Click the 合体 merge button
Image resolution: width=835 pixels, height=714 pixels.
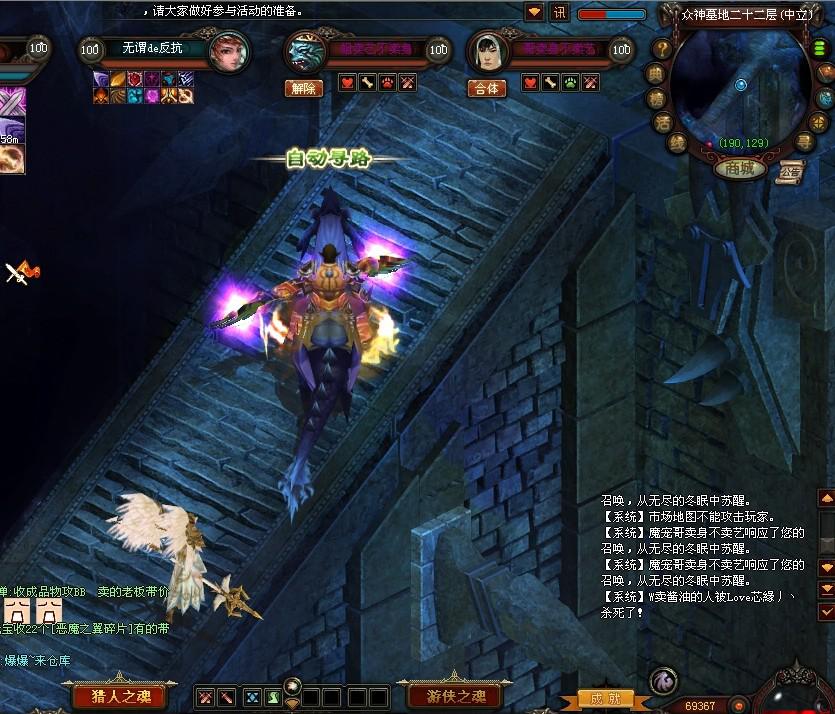(x=486, y=88)
